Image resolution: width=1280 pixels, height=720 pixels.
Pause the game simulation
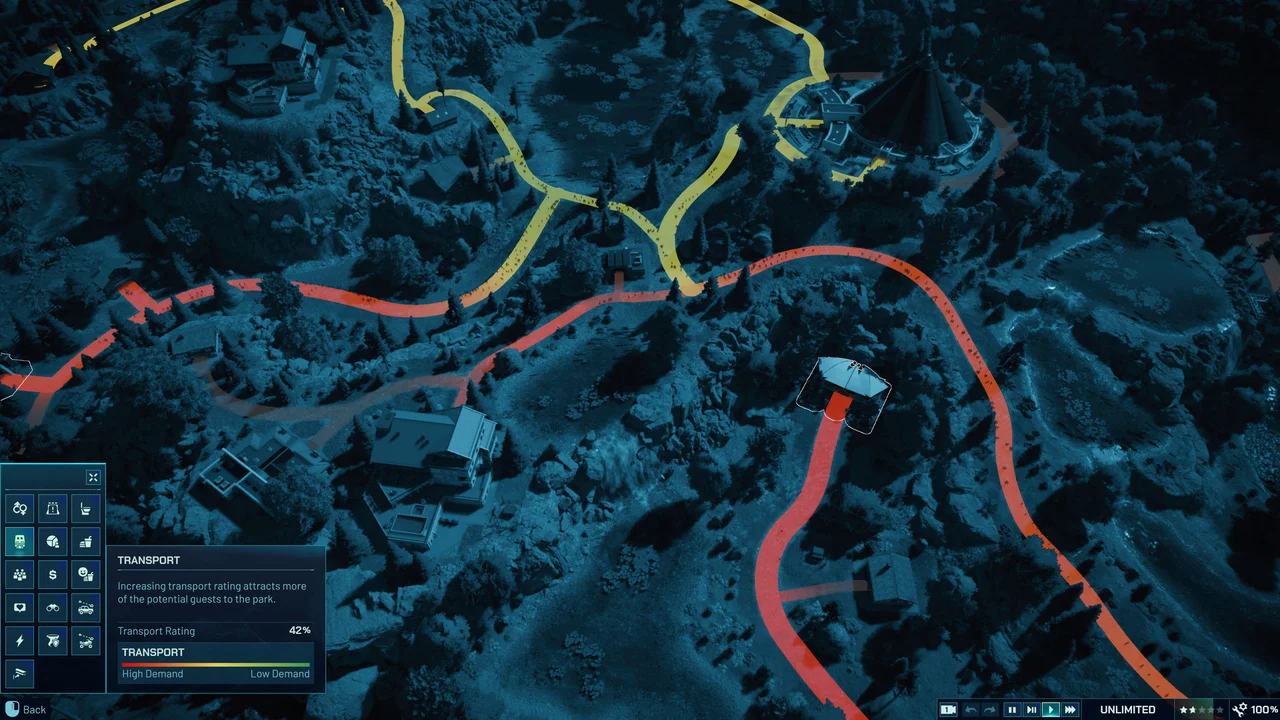click(1012, 709)
